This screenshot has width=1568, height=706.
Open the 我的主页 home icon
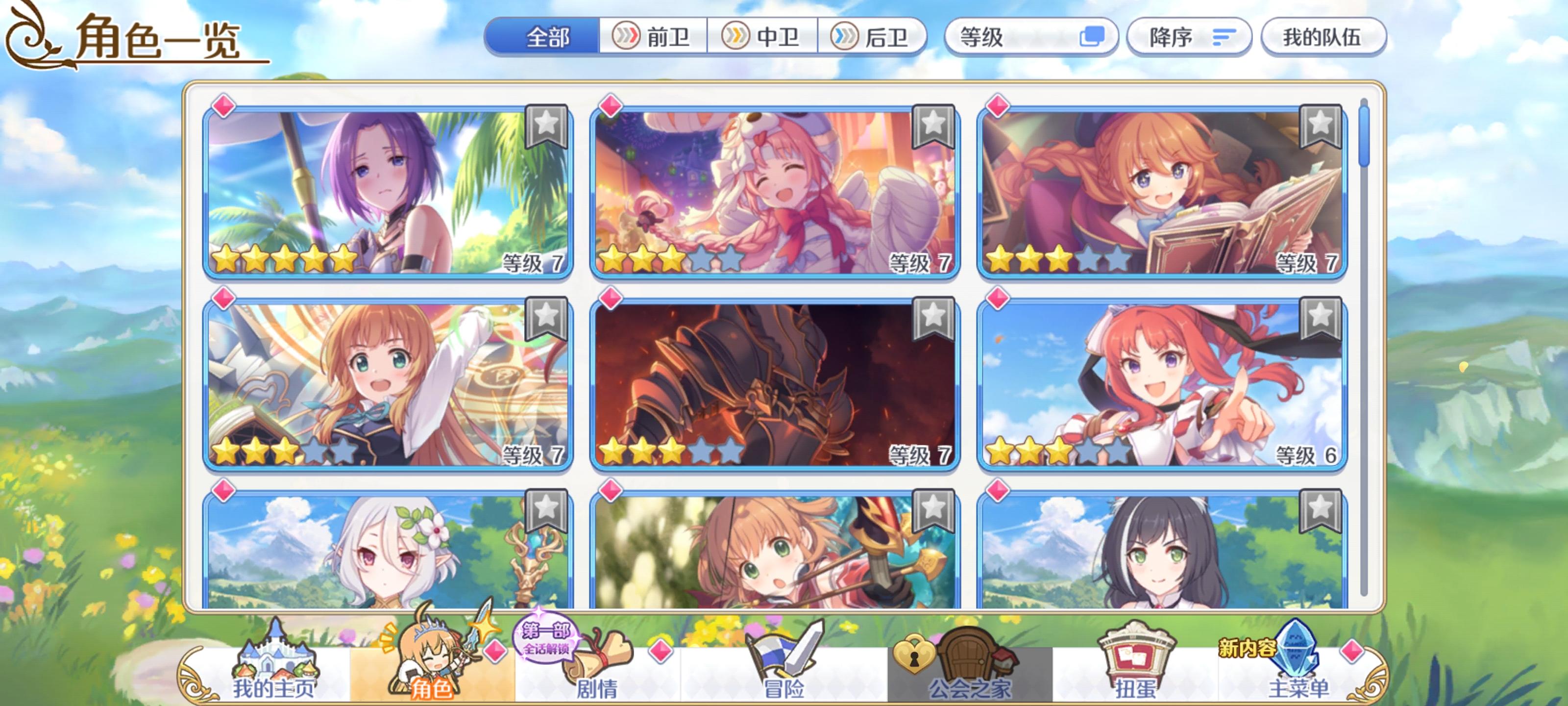[x=277, y=658]
